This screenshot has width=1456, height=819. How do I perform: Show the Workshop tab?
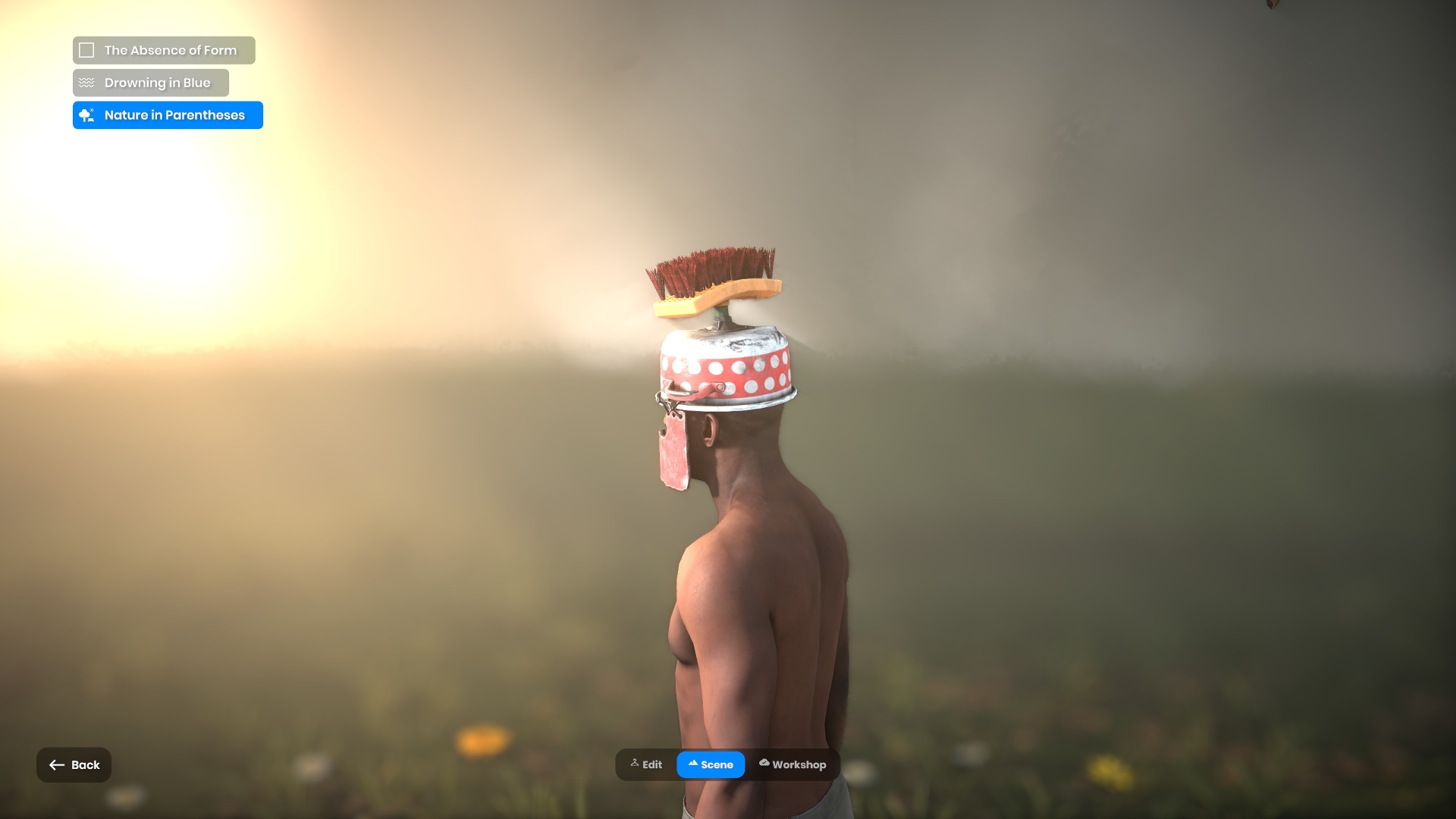(792, 764)
